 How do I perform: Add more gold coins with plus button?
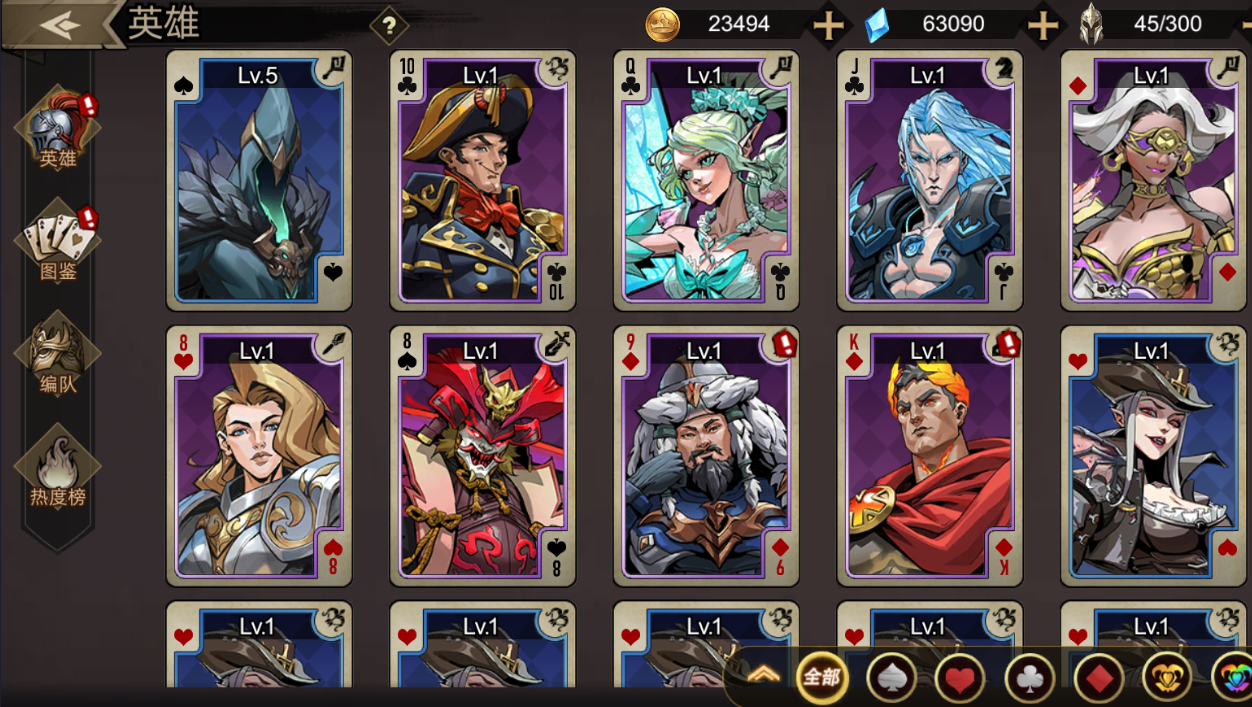pos(828,25)
